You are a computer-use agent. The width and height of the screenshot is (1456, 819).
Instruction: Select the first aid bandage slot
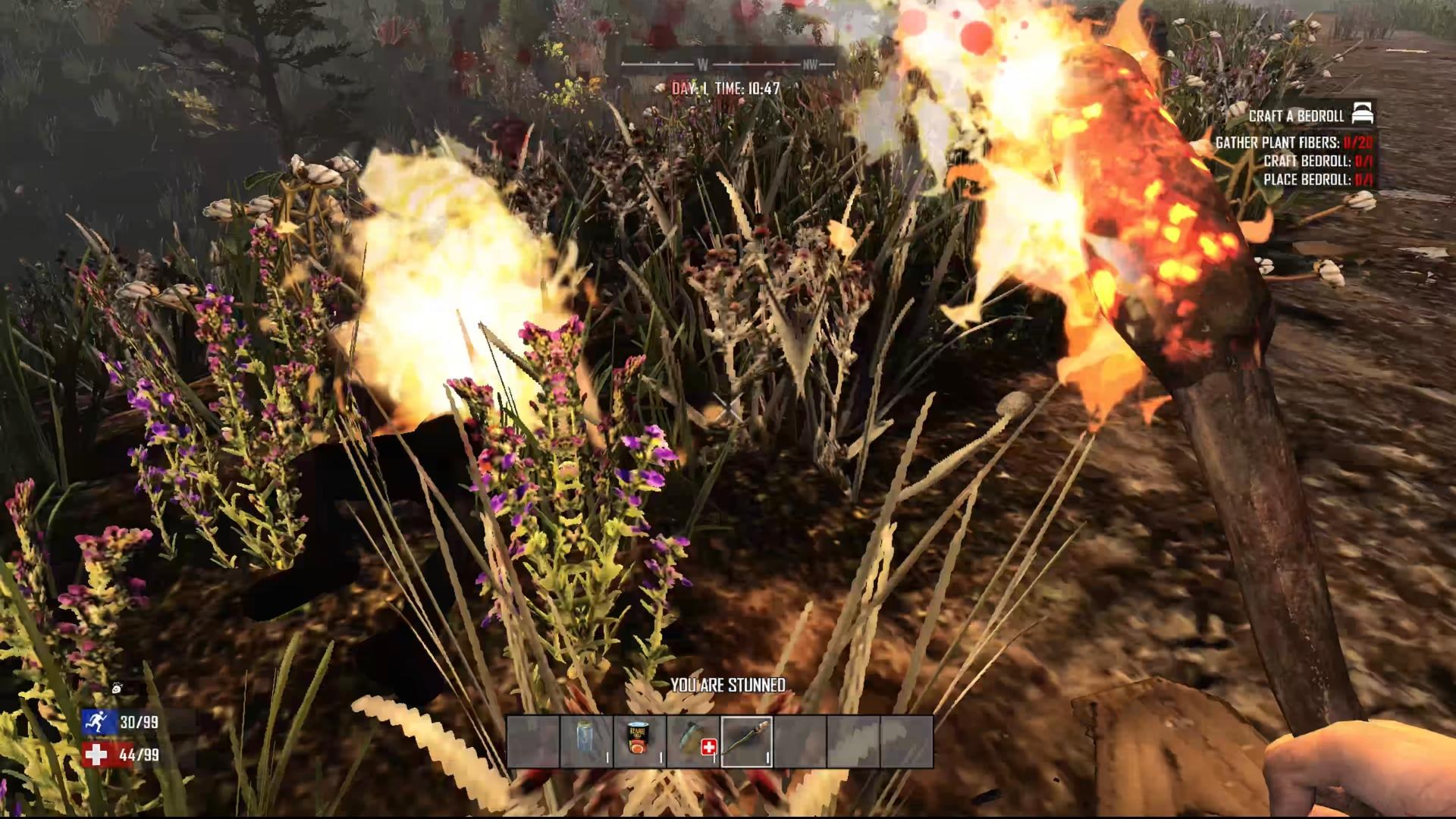pyautogui.click(x=693, y=741)
